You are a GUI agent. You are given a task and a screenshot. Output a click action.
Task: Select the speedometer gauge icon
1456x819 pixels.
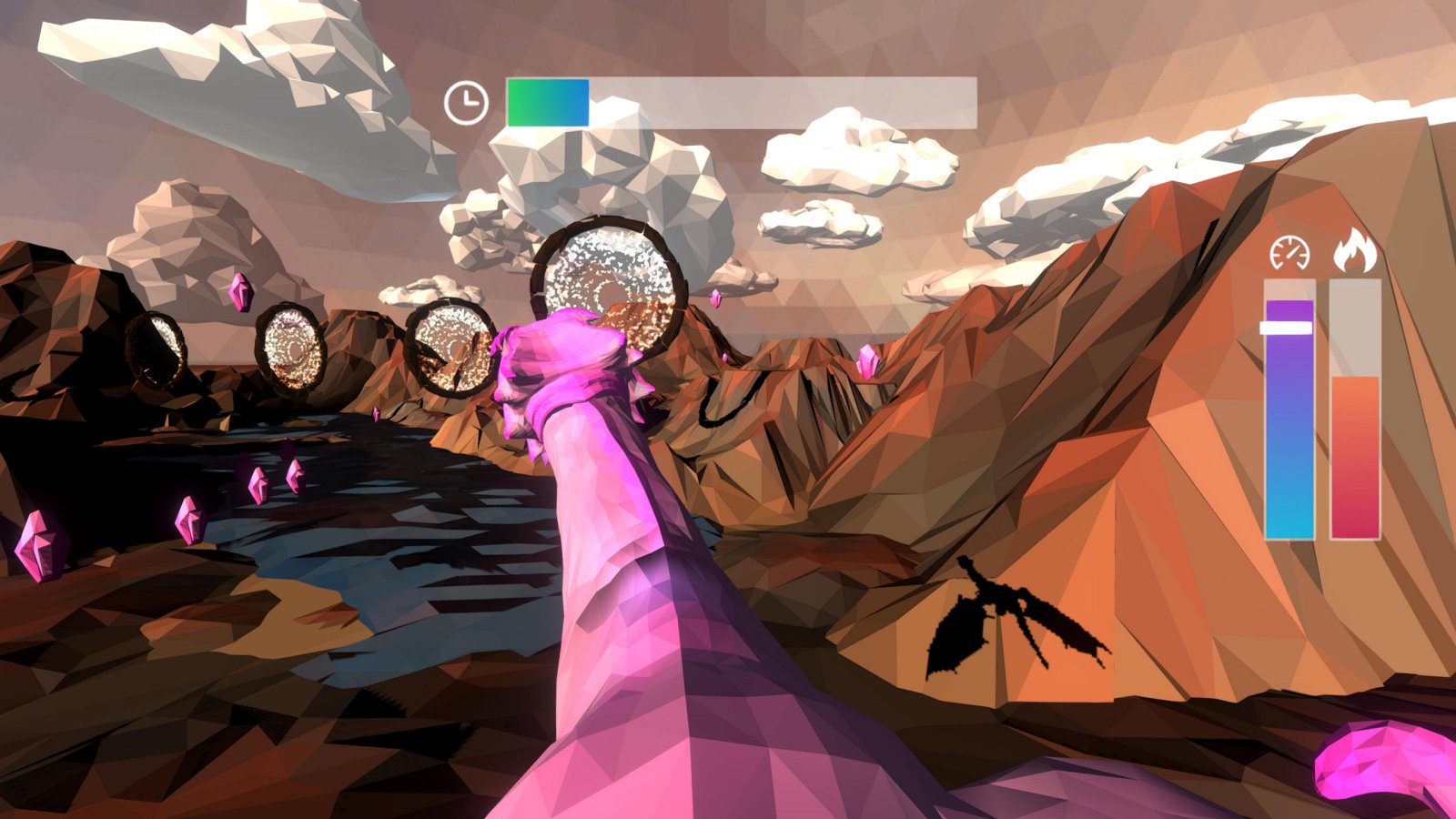click(x=1289, y=254)
